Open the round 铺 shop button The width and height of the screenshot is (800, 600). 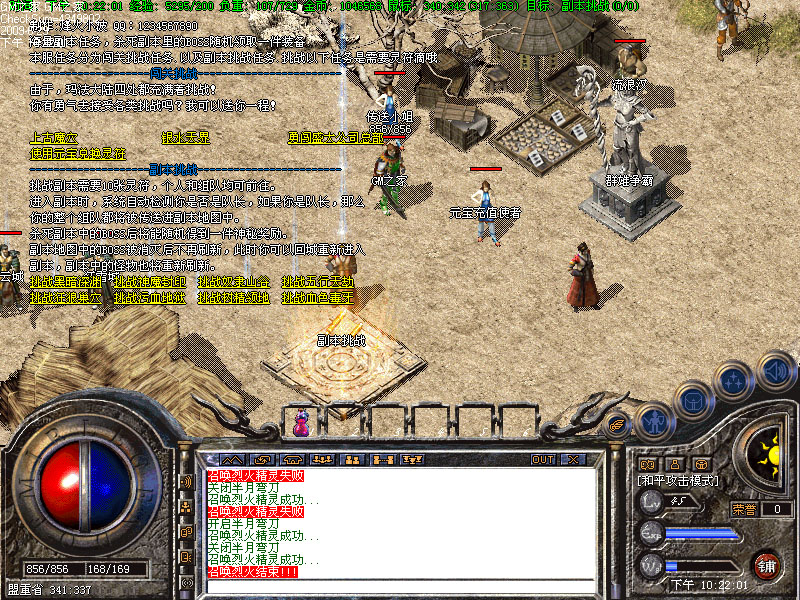point(766,564)
